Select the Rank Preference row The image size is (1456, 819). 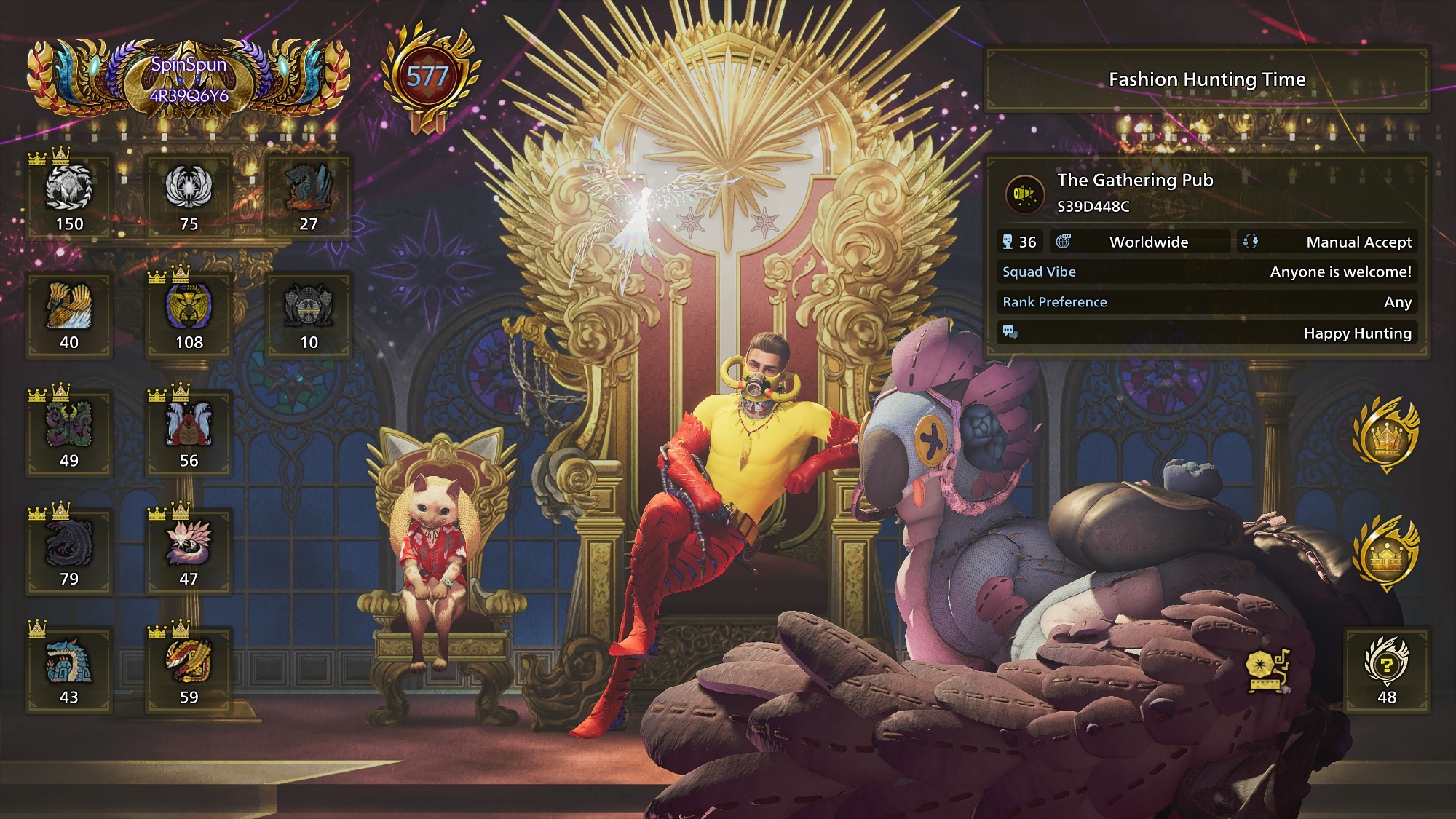(1206, 302)
